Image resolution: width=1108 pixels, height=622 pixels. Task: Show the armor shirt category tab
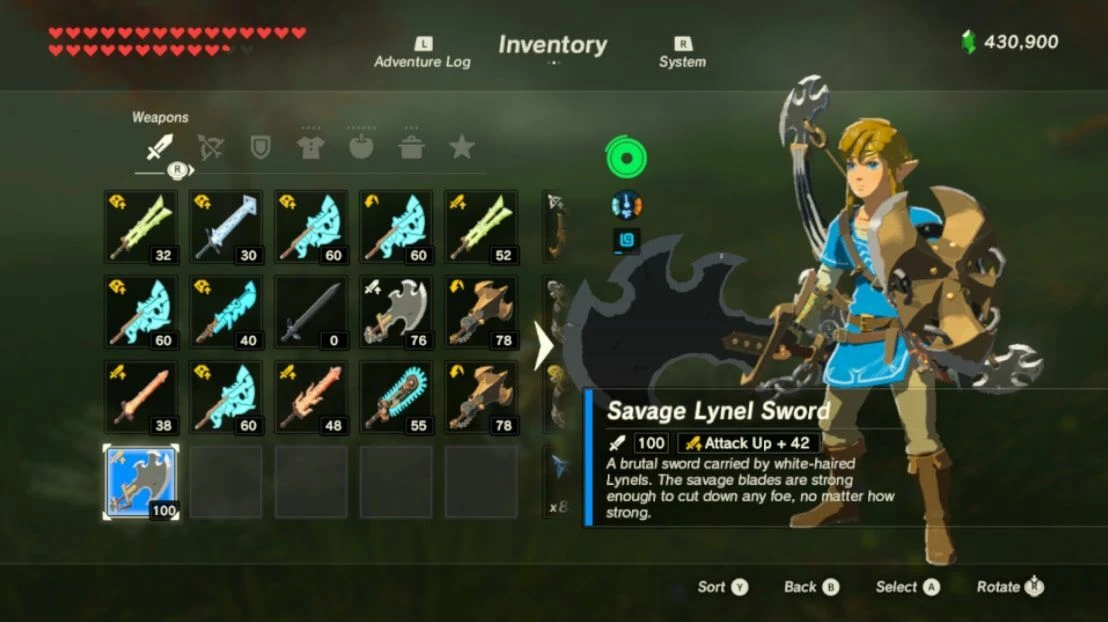click(x=310, y=148)
